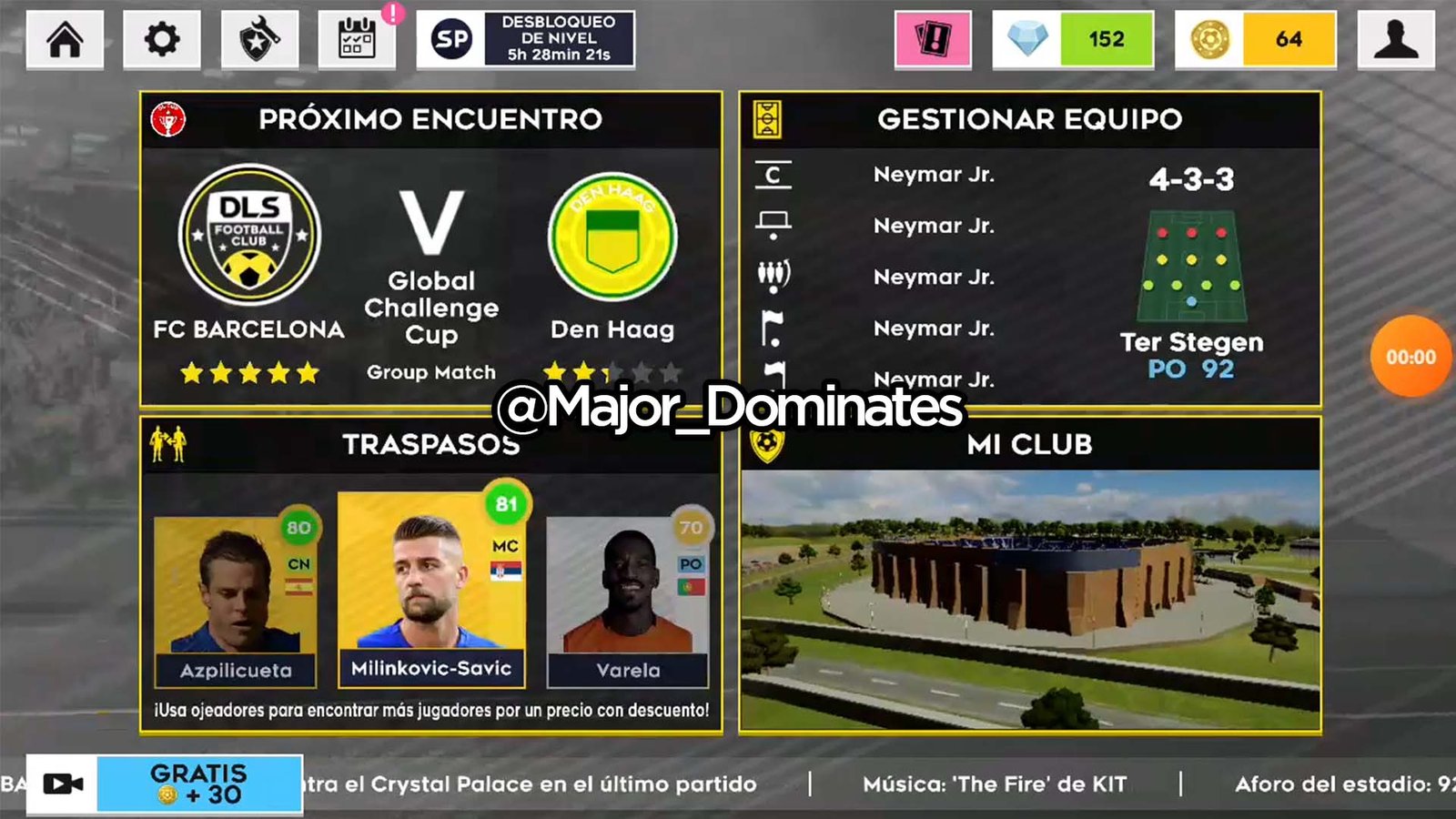Open penalty takers via the players icon

tap(772, 278)
